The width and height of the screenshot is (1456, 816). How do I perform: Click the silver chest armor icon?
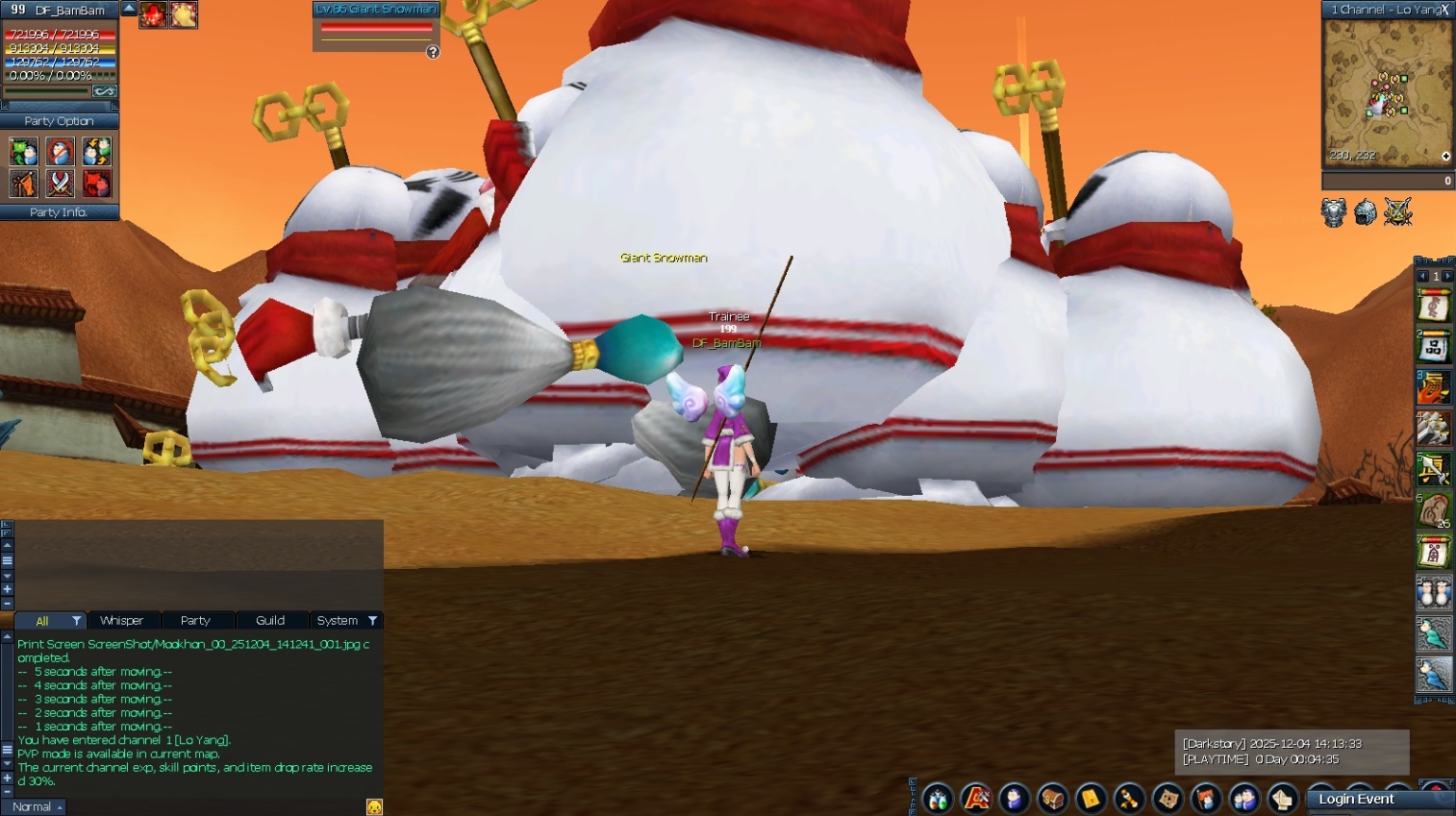click(x=1333, y=212)
